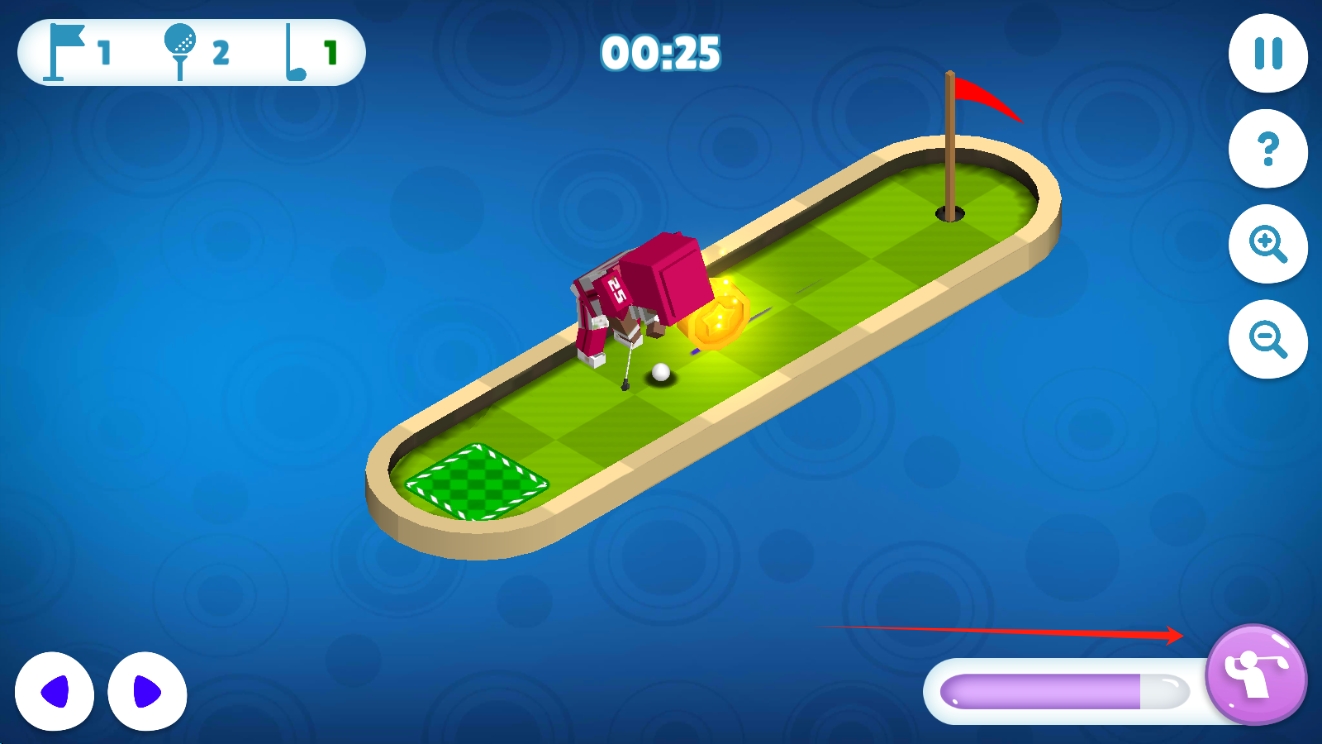Zoom in on the course
Image resolution: width=1322 pixels, height=744 pixels.
(x=1267, y=245)
